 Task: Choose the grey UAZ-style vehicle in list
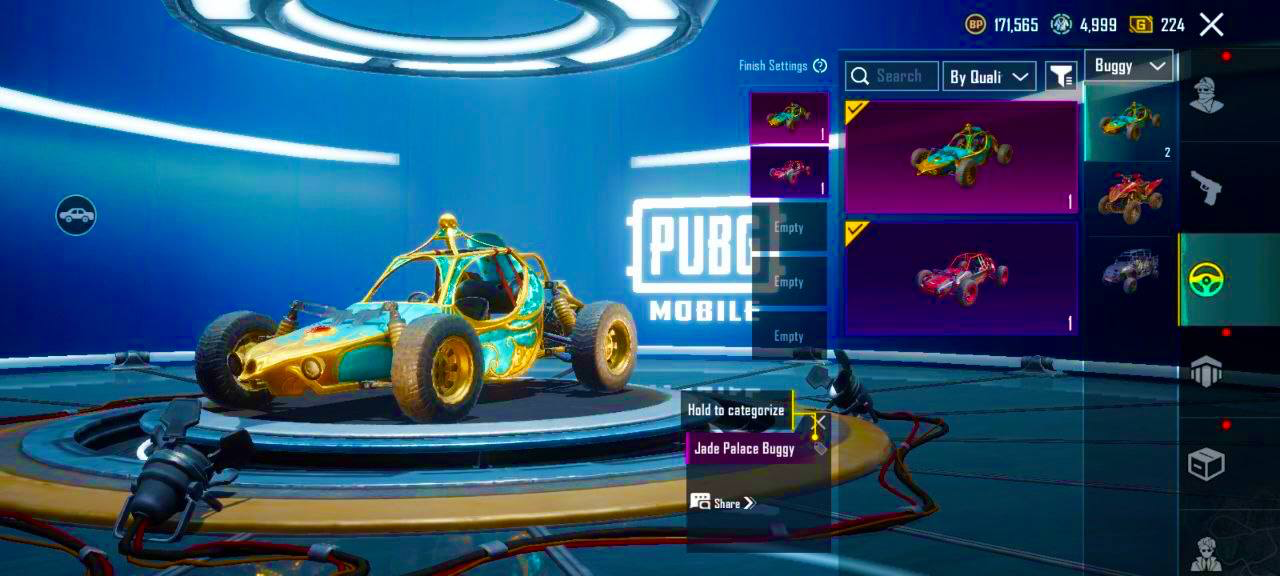(x=1130, y=270)
